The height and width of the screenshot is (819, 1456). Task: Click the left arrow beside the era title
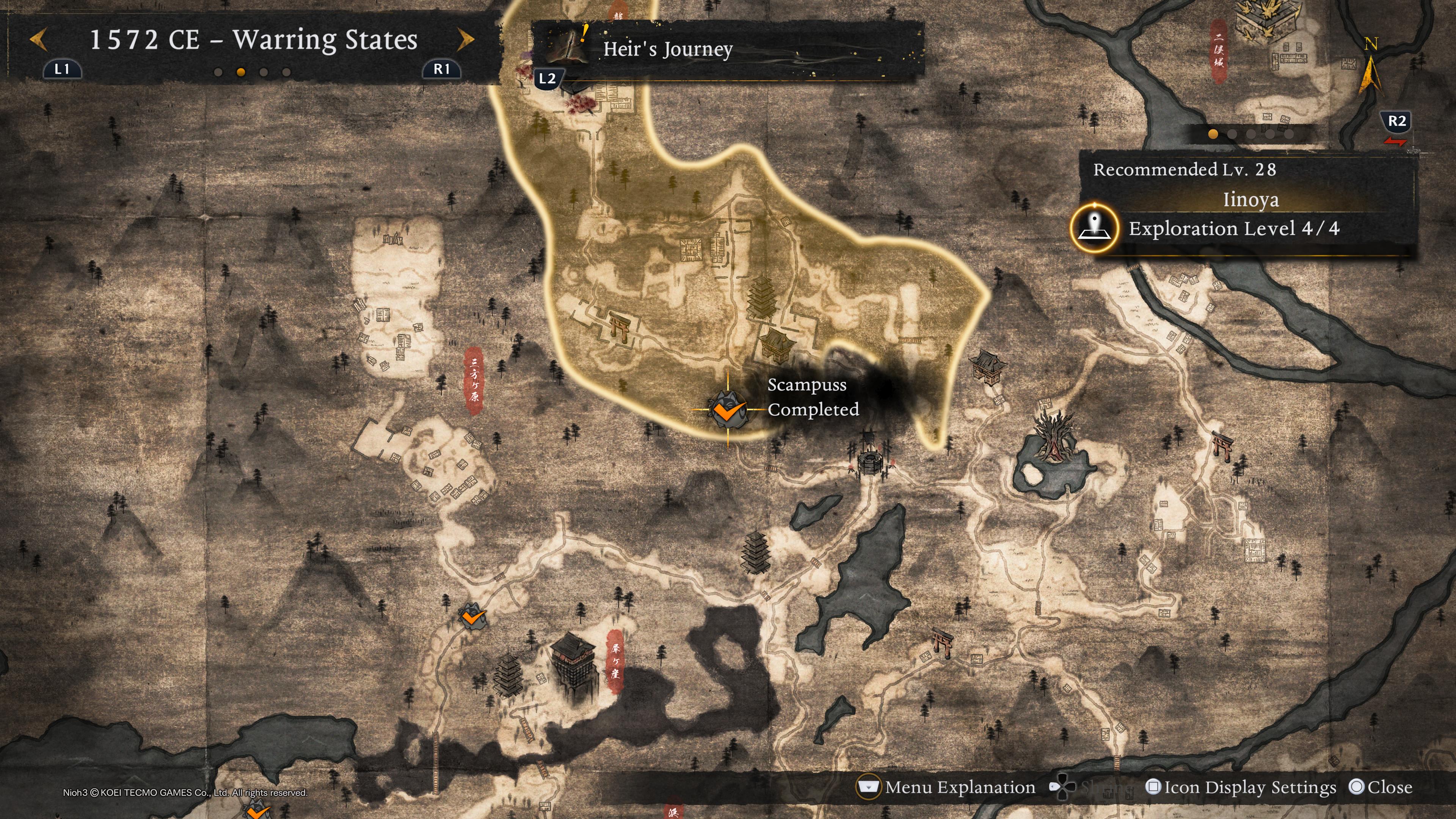[x=38, y=39]
